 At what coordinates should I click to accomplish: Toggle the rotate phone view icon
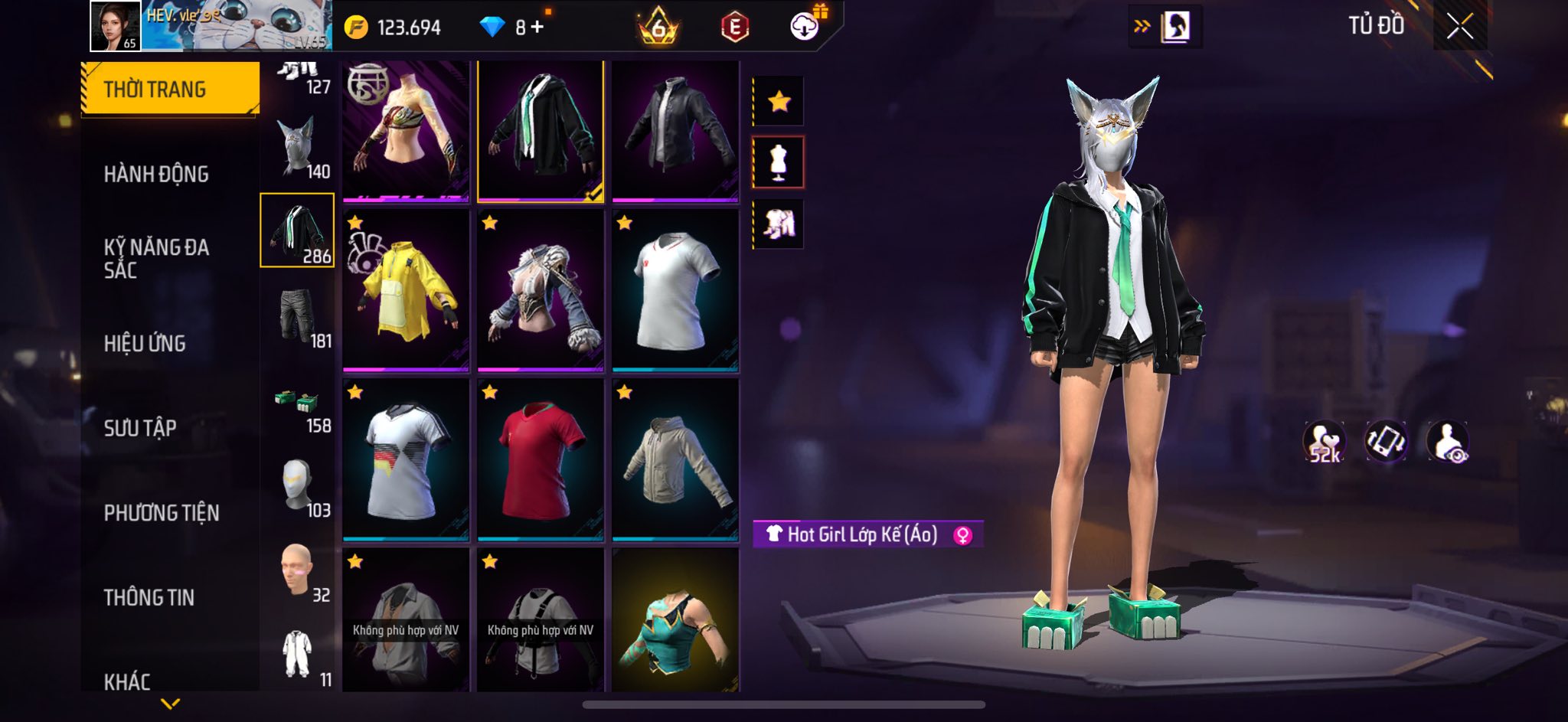click(x=1386, y=442)
